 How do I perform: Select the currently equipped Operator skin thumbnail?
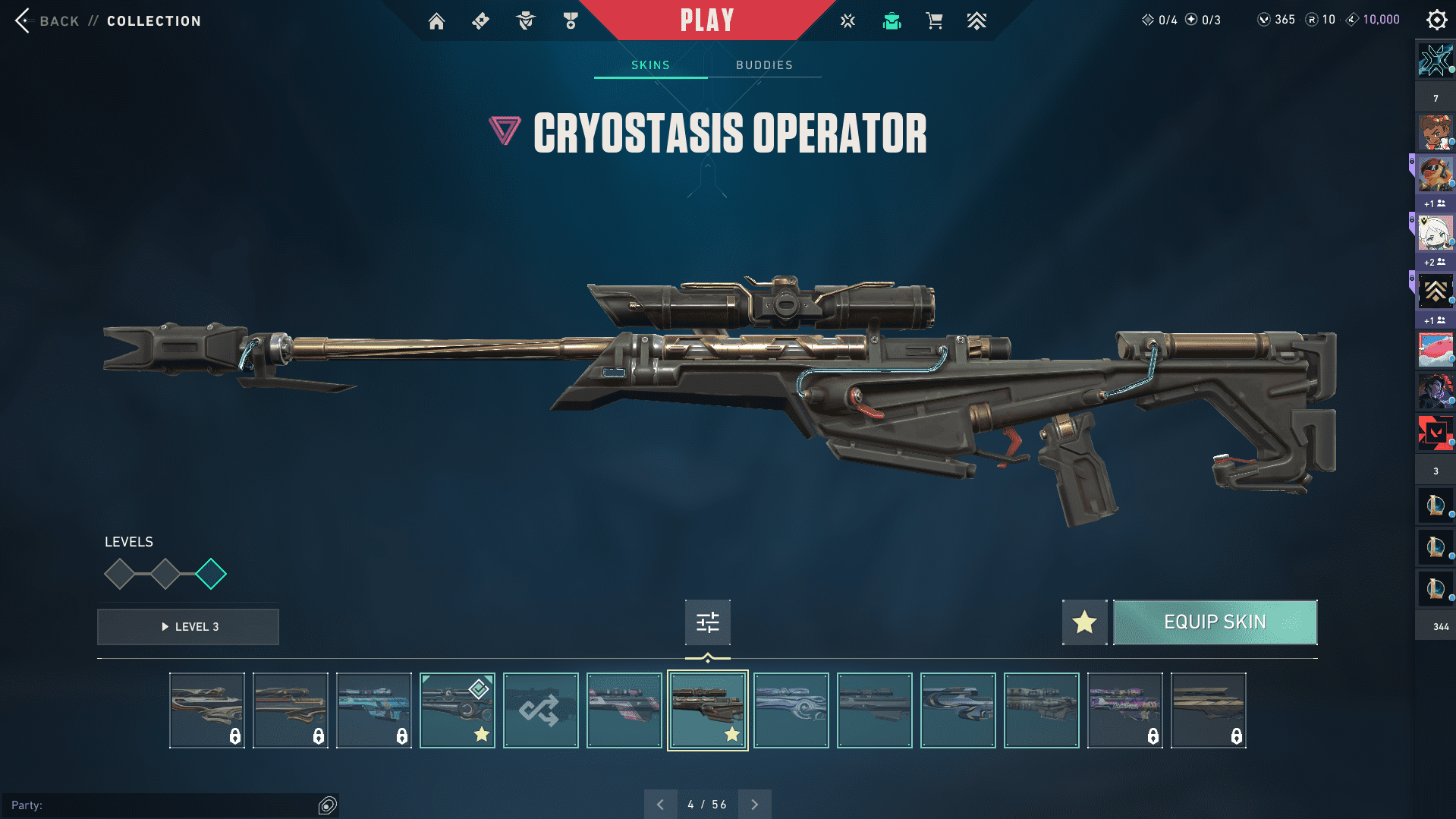pyautogui.click(x=457, y=710)
